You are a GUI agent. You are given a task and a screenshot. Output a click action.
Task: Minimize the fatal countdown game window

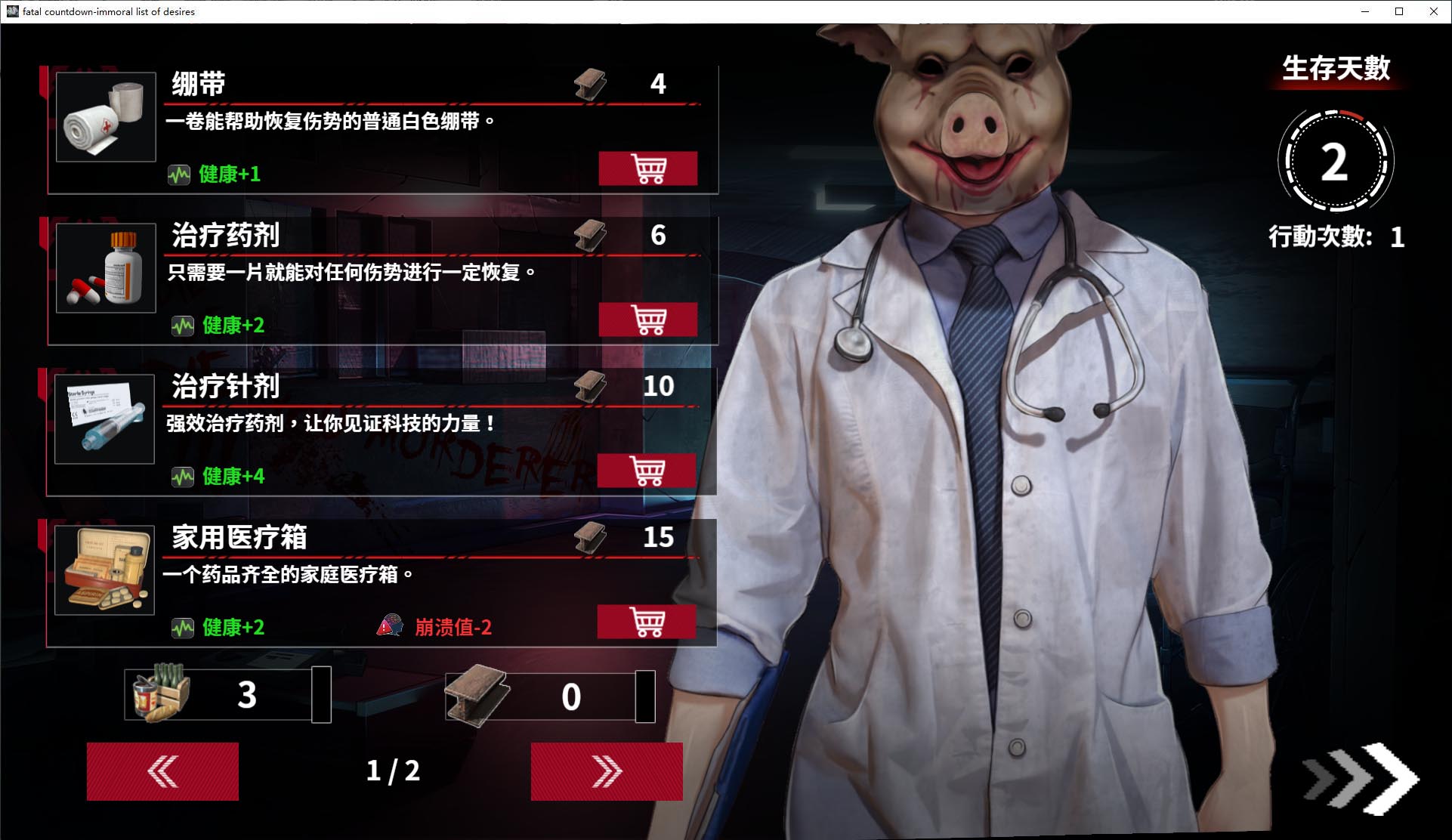click(x=1366, y=11)
